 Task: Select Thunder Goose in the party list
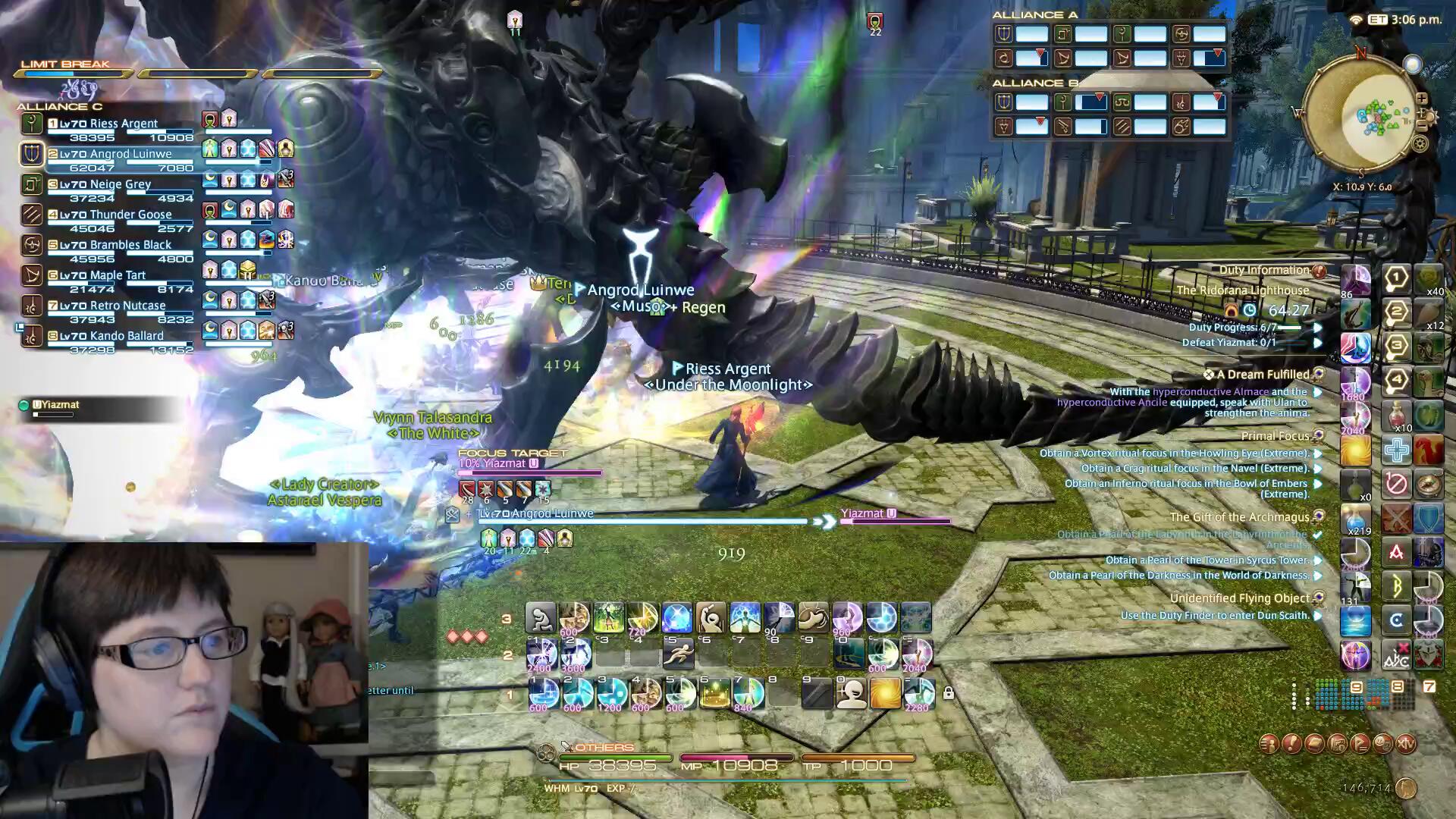click(x=129, y=215)
